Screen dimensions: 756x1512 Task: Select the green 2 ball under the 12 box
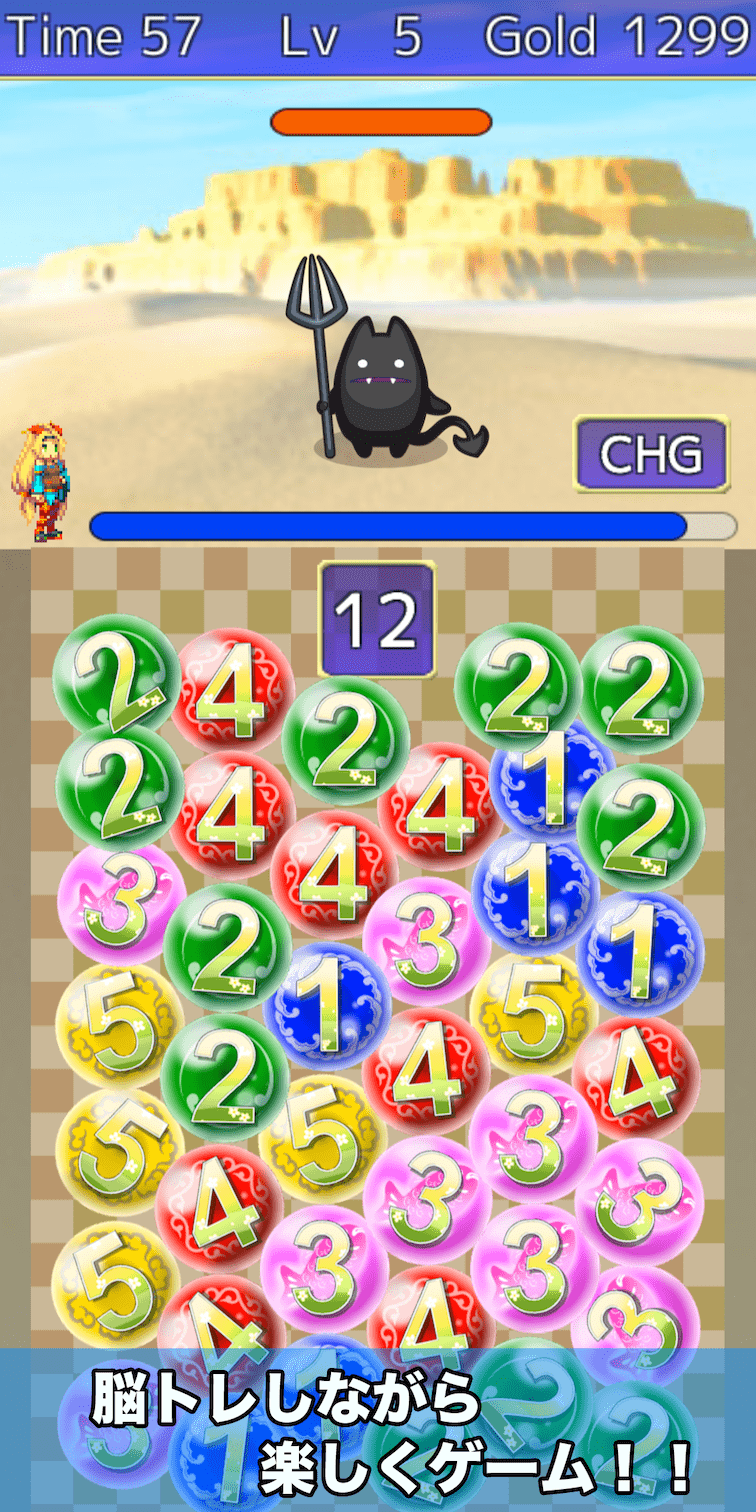[346, 739]
